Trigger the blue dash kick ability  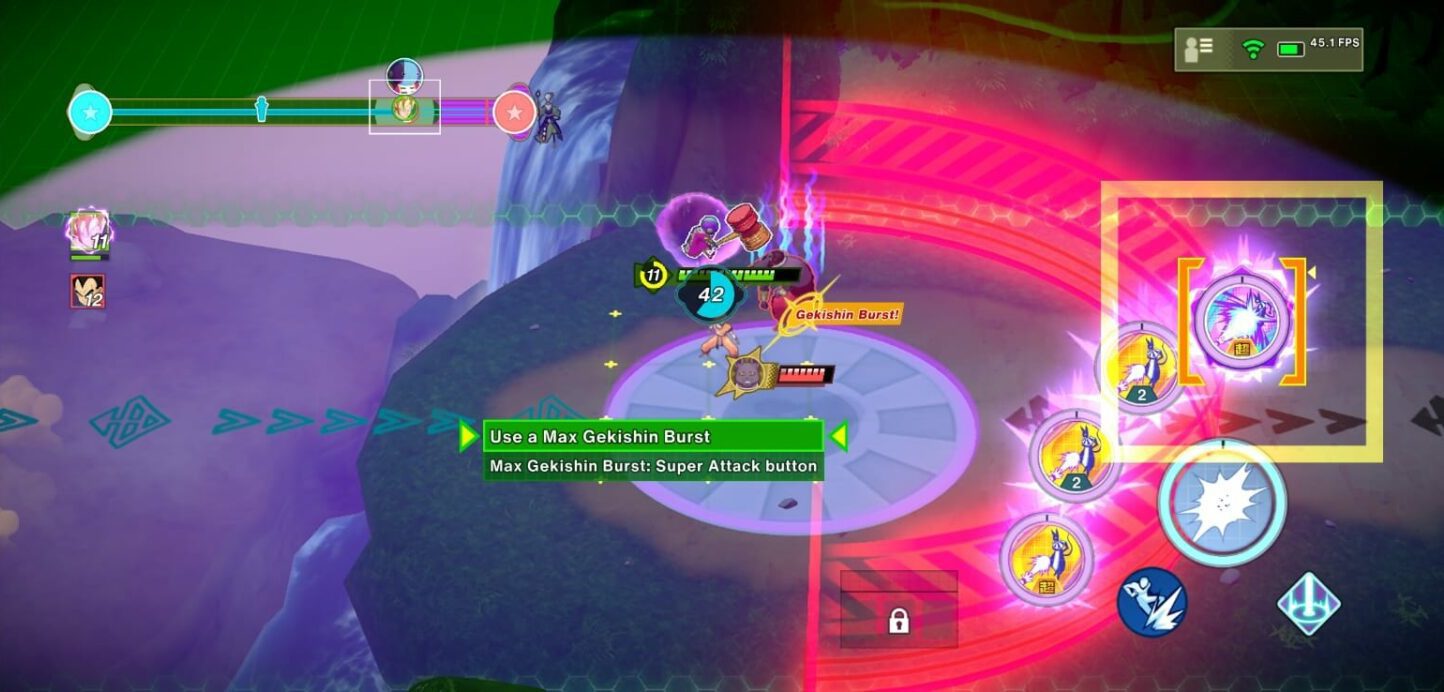tap(1151, 602)
